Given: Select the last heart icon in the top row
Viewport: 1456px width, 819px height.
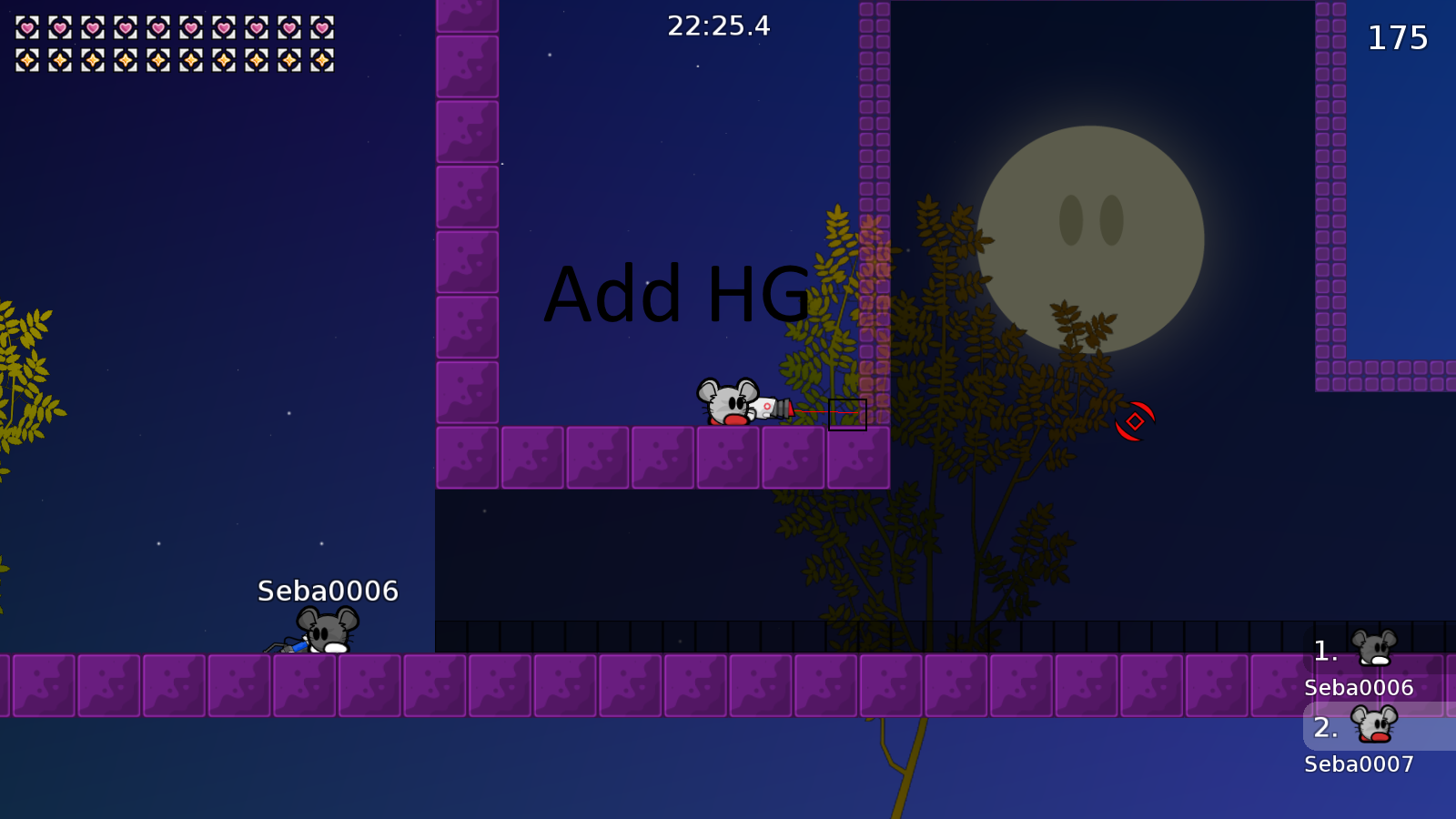Looking at the screenshot, I should pyautogui.click(x=320, y=27).
